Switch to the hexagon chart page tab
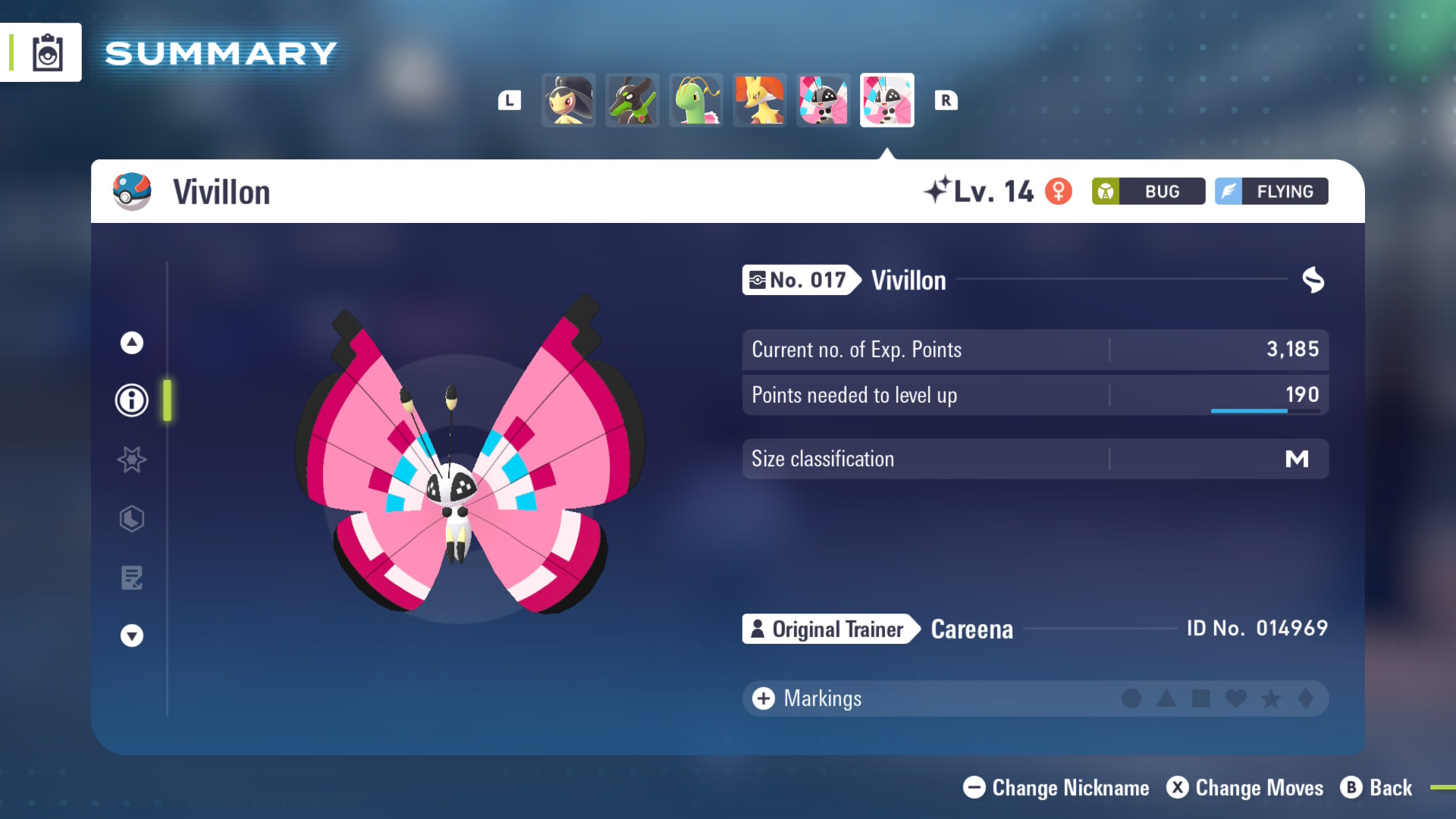 pos(132,519)
